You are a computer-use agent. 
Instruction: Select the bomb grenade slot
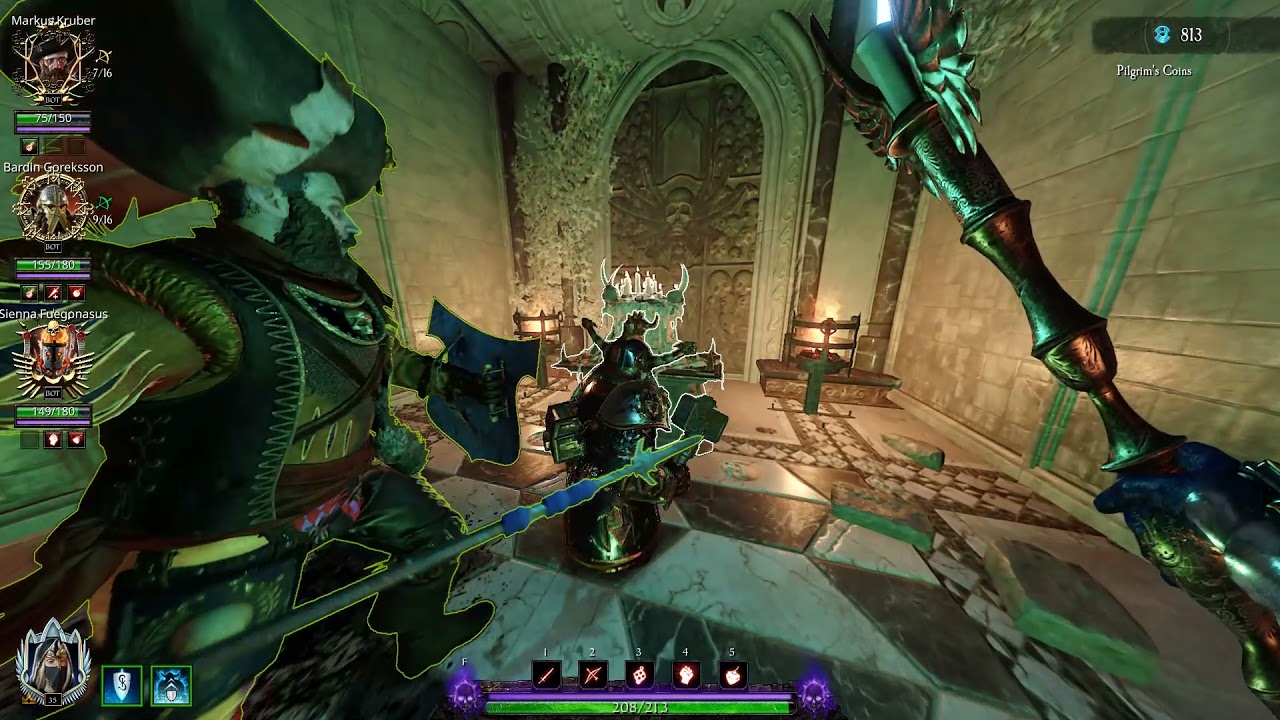[x=733, y=675]
